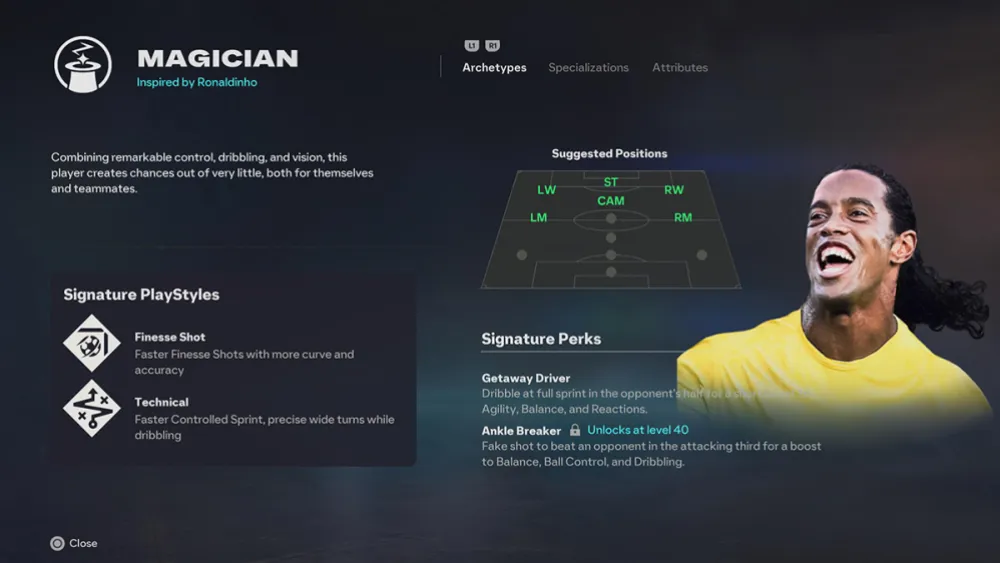
Task: Choose the Getaway Driver signature perk
Action: 526,378
